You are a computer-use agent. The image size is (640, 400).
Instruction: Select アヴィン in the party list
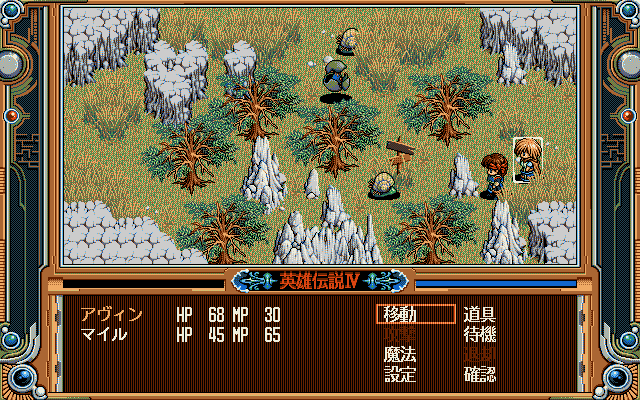click(111, 315)
